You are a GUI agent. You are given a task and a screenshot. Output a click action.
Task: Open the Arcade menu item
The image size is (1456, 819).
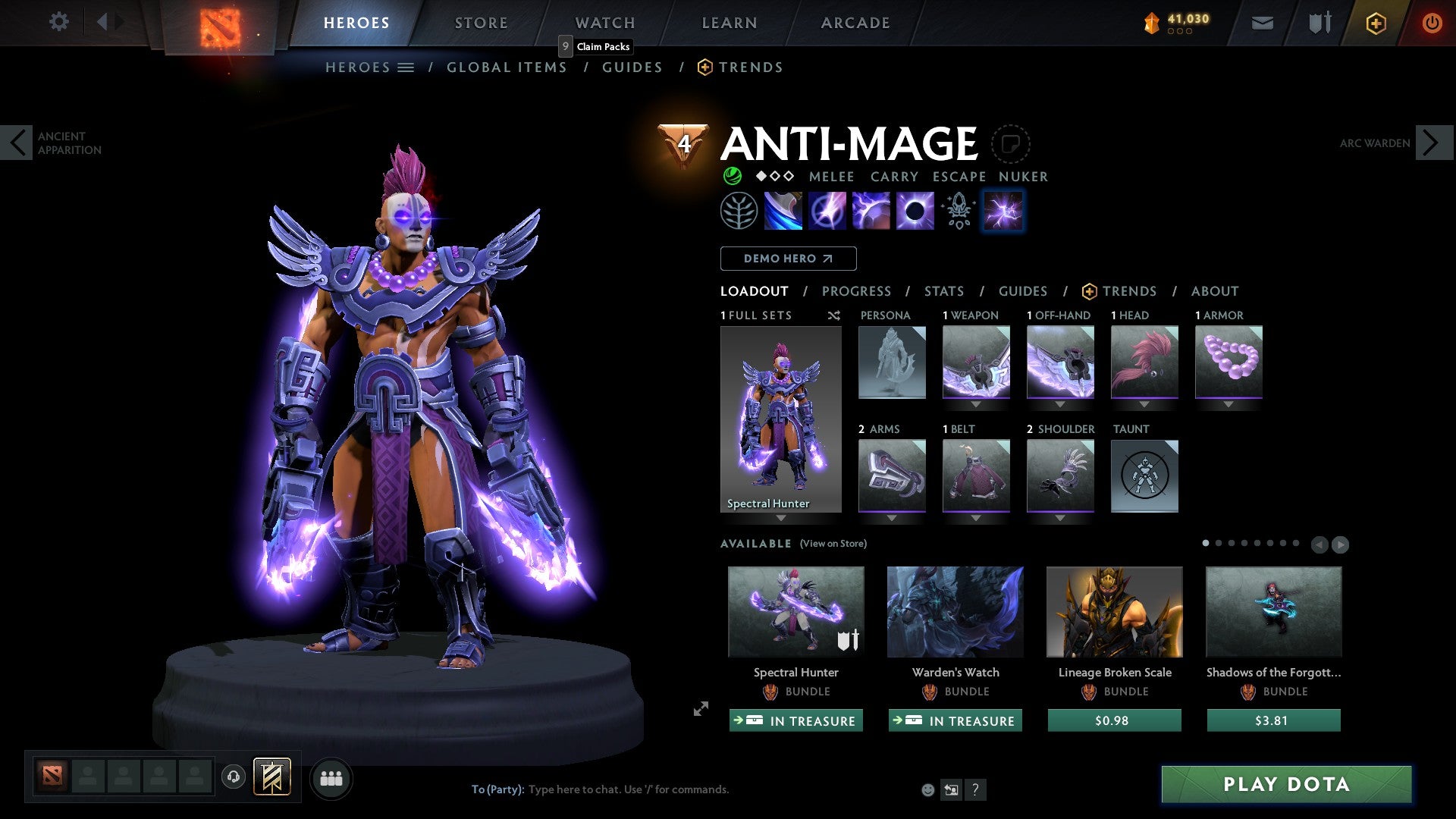click(855, 22)
